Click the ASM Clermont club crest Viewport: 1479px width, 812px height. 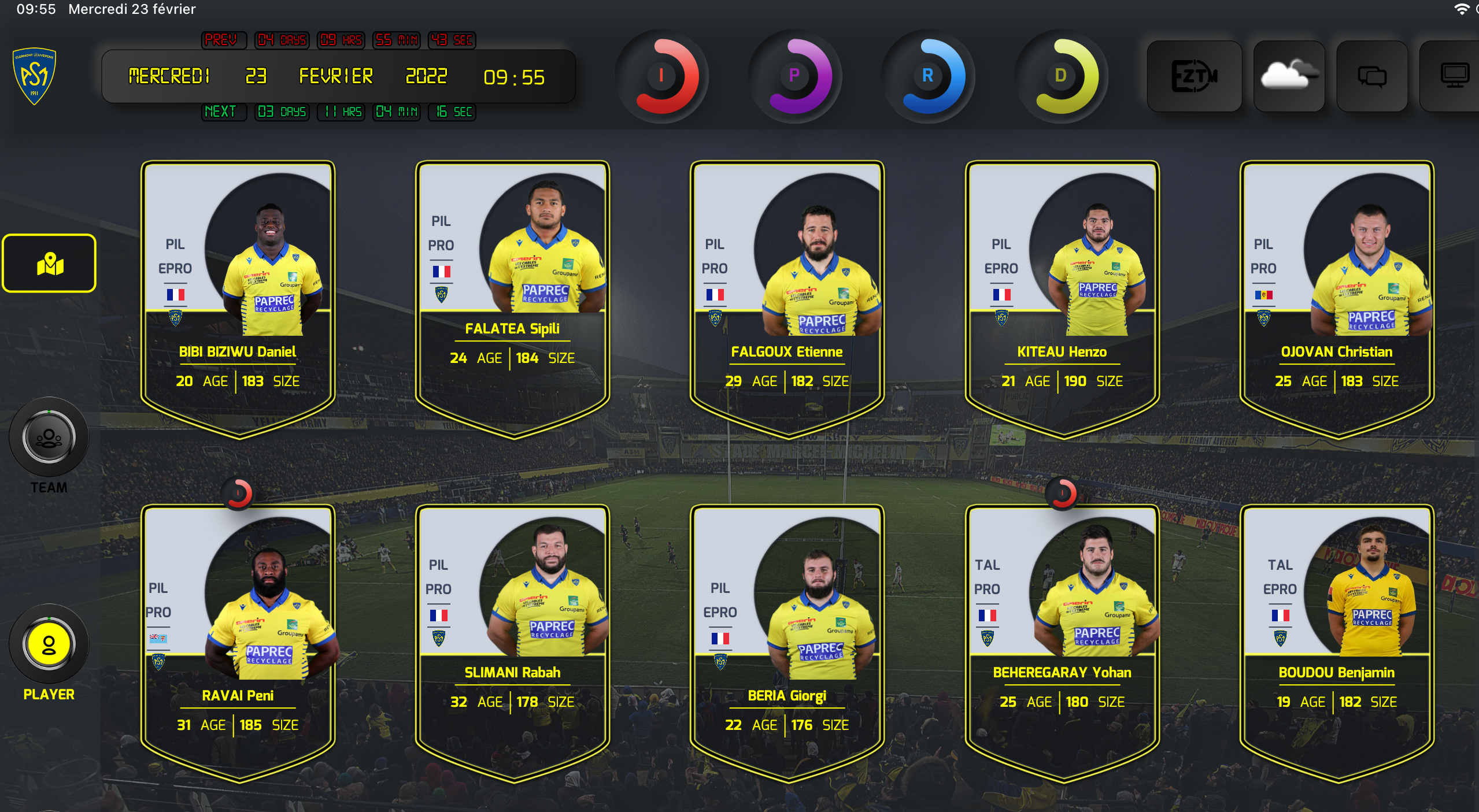[x=34, y=76]
